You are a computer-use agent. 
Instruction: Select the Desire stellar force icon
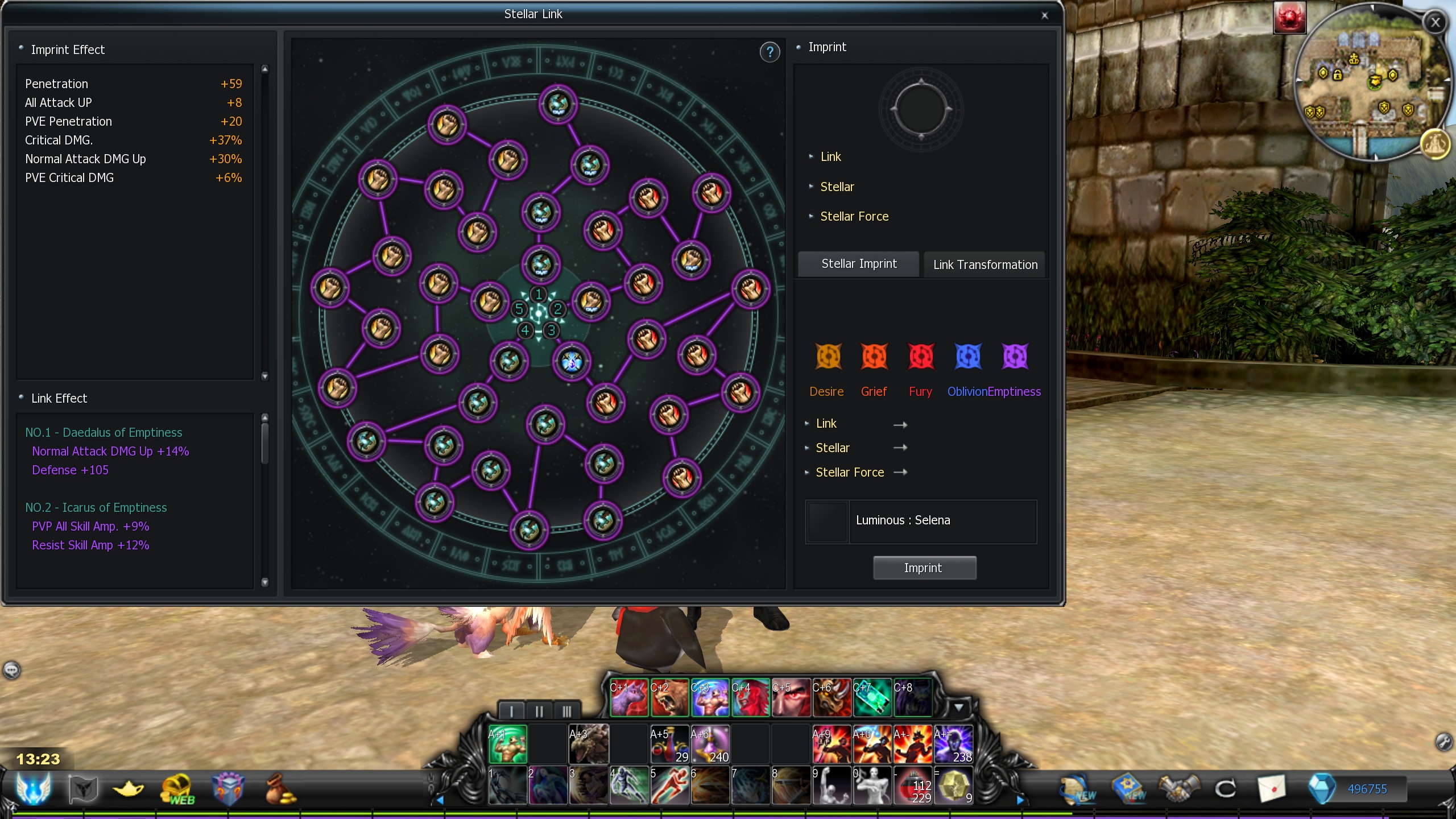(x=828, y=357)
